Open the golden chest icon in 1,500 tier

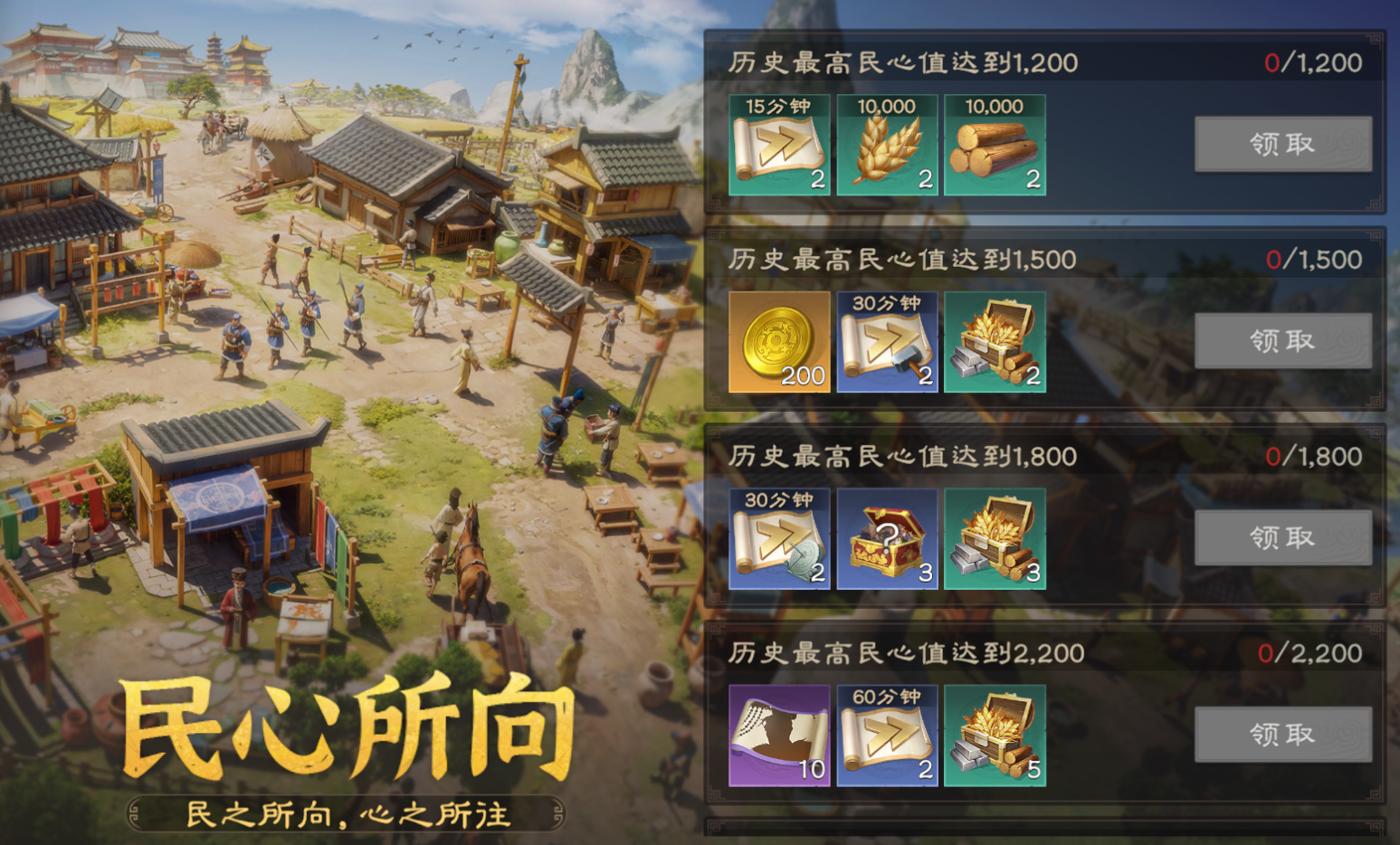tap(995, 342)
